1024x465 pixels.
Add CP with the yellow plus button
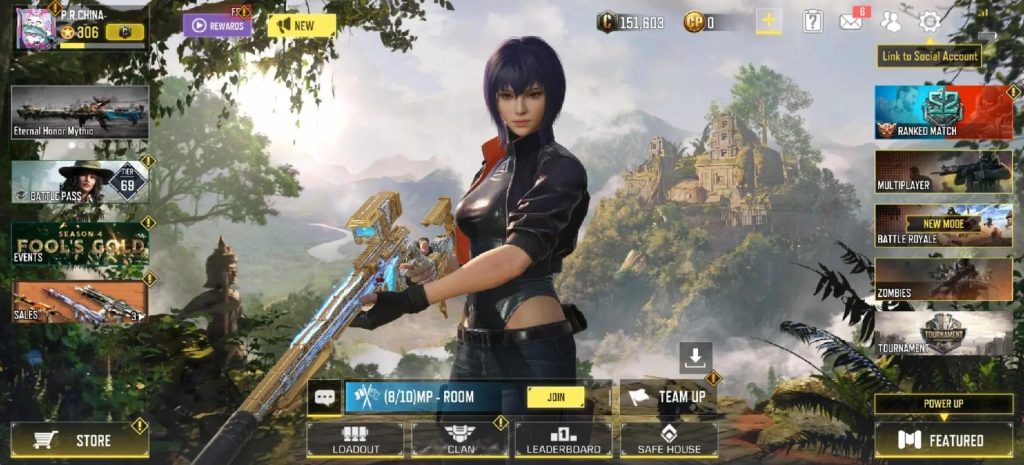(x=768, y=21)
